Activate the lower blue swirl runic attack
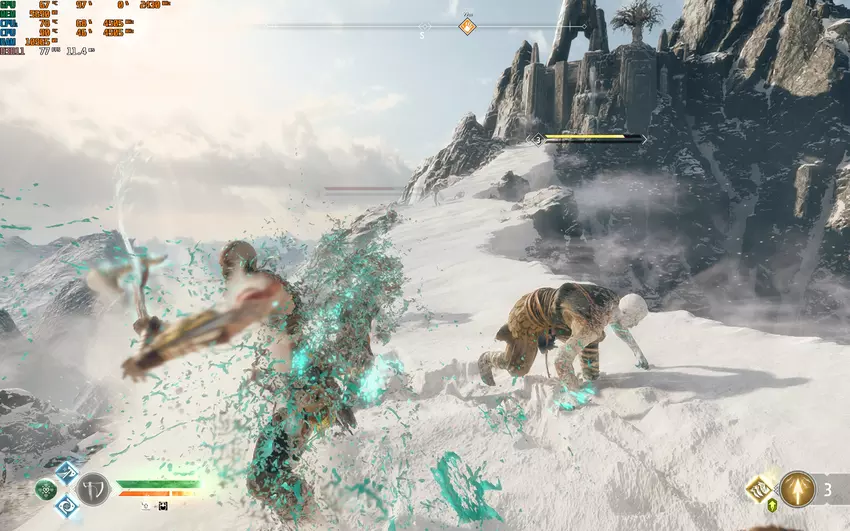The image size is (850, 531). click(x=66, y=505)
